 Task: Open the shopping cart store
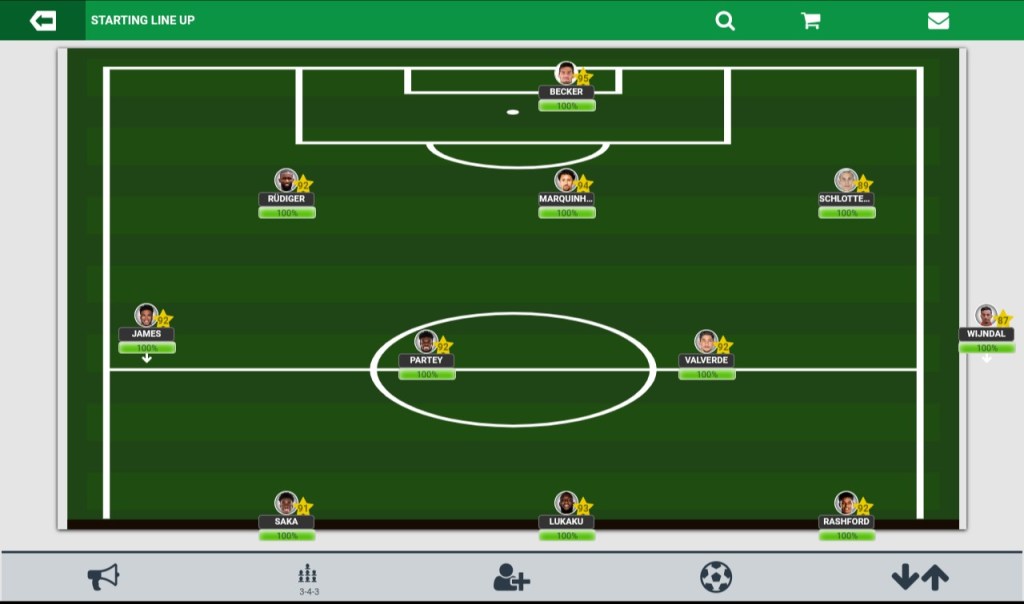[811, 20]
